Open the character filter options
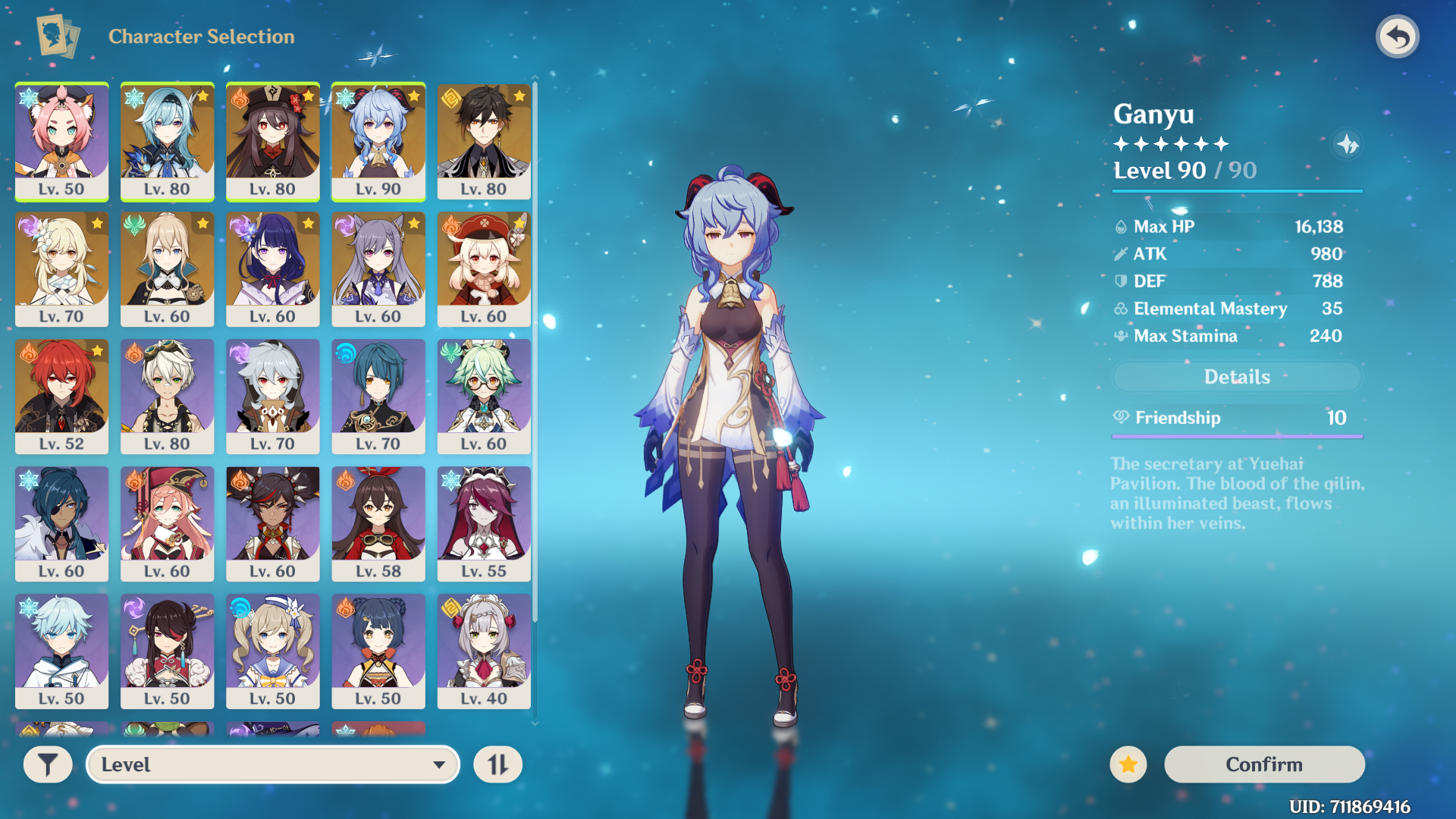Screen dimensions: 1456x819 click(48, 764)
